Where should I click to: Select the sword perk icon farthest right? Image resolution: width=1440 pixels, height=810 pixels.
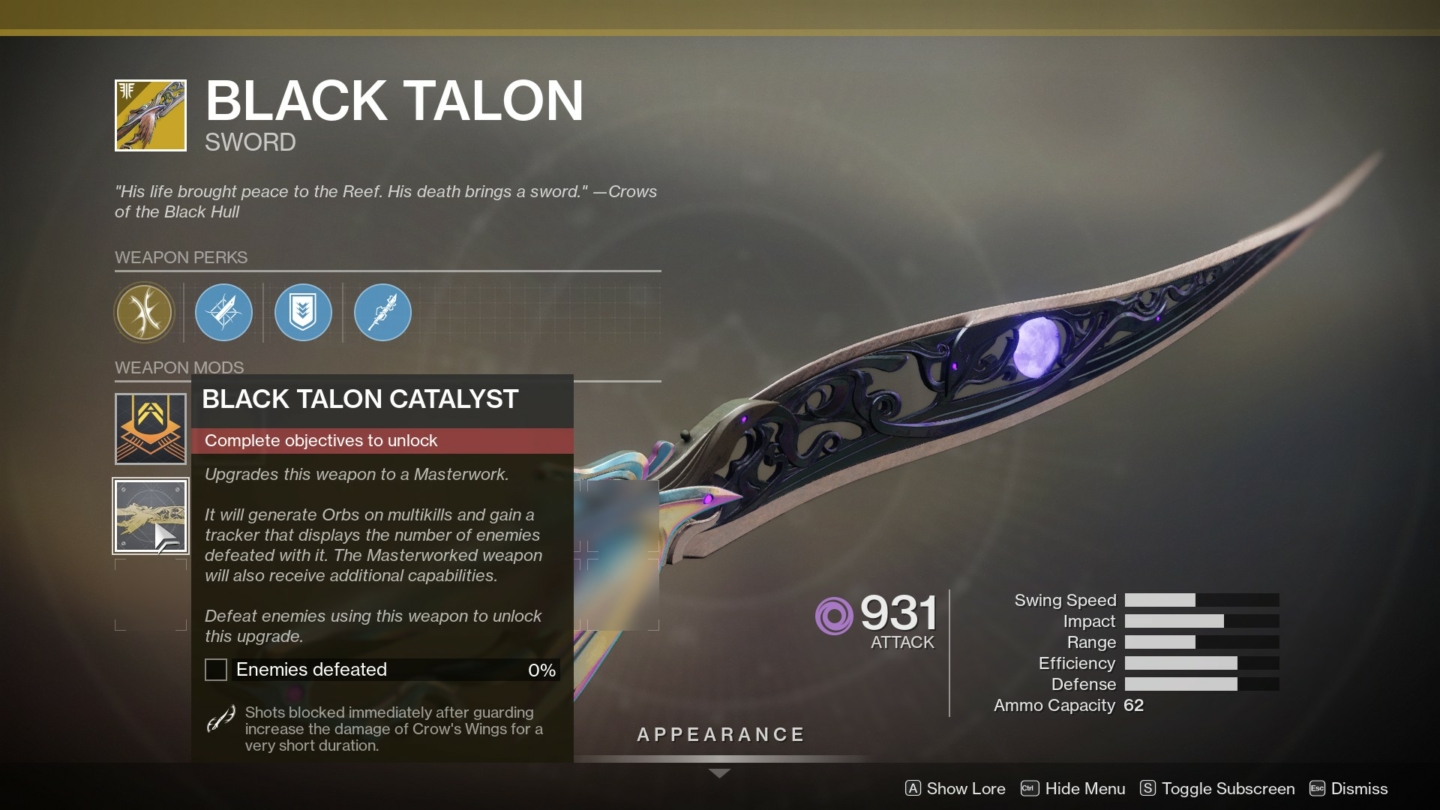click(383, 312)
